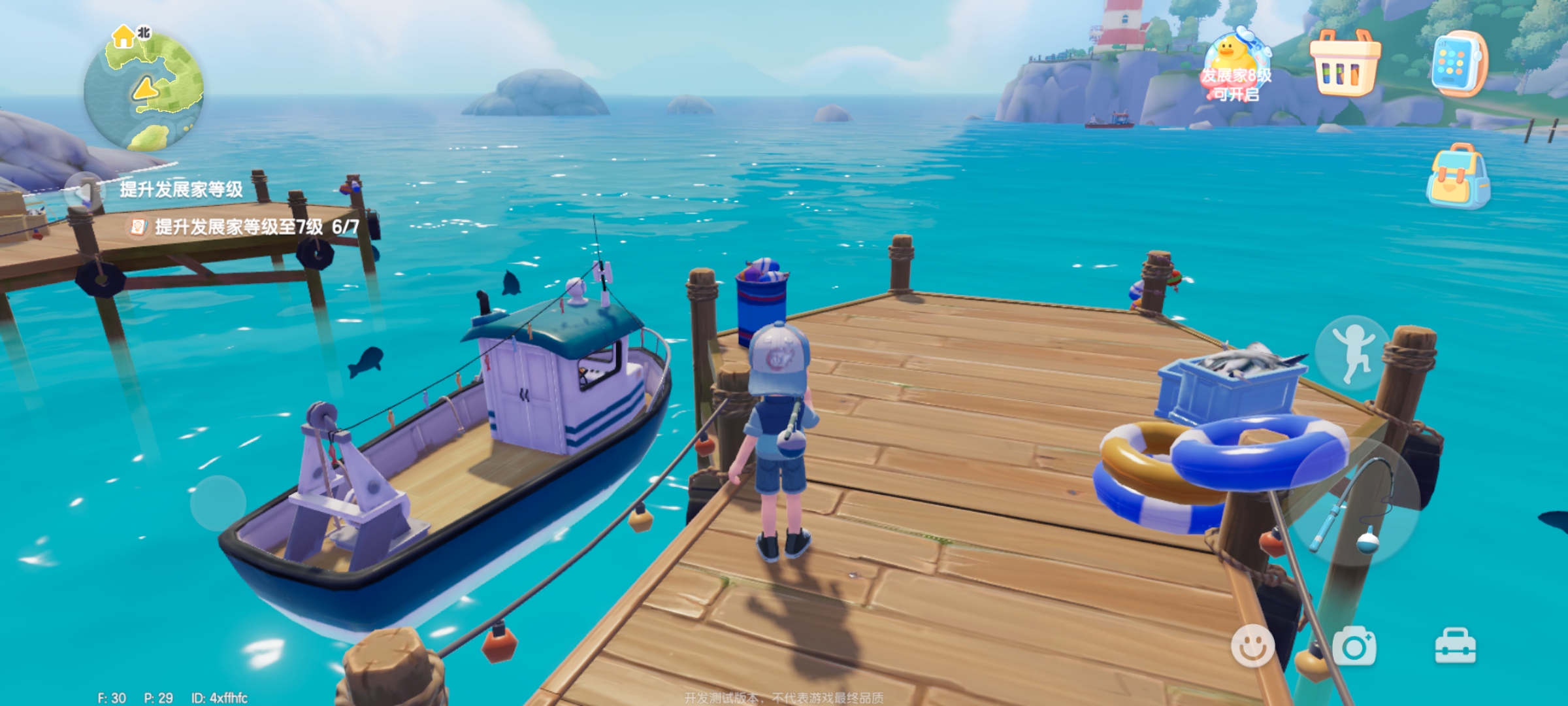Open the quest to raise developer level to 7
The width and height of the screenshot is (1568, 706).
pos(243,227)
